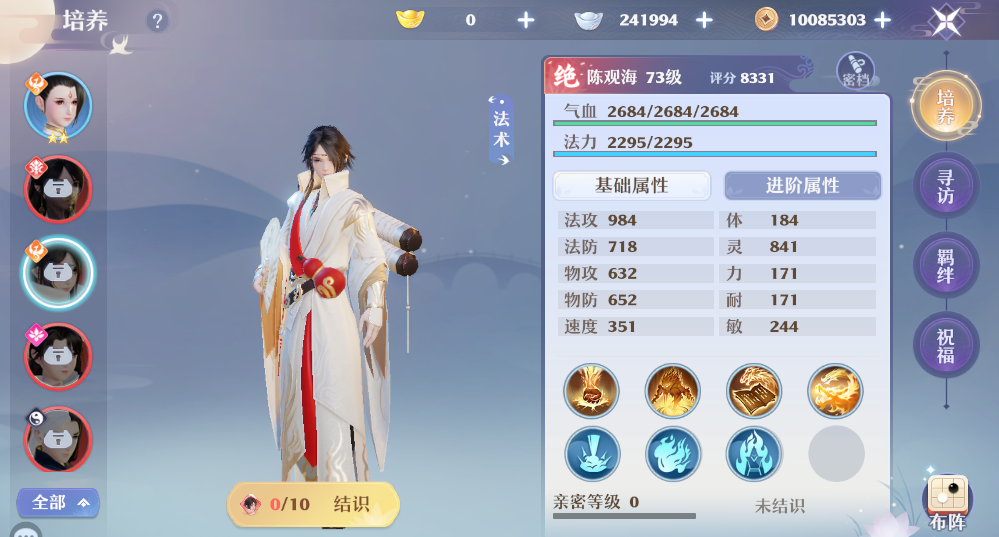Select the golden swirl skill icon
999x537 pixels.
point(834,391)
